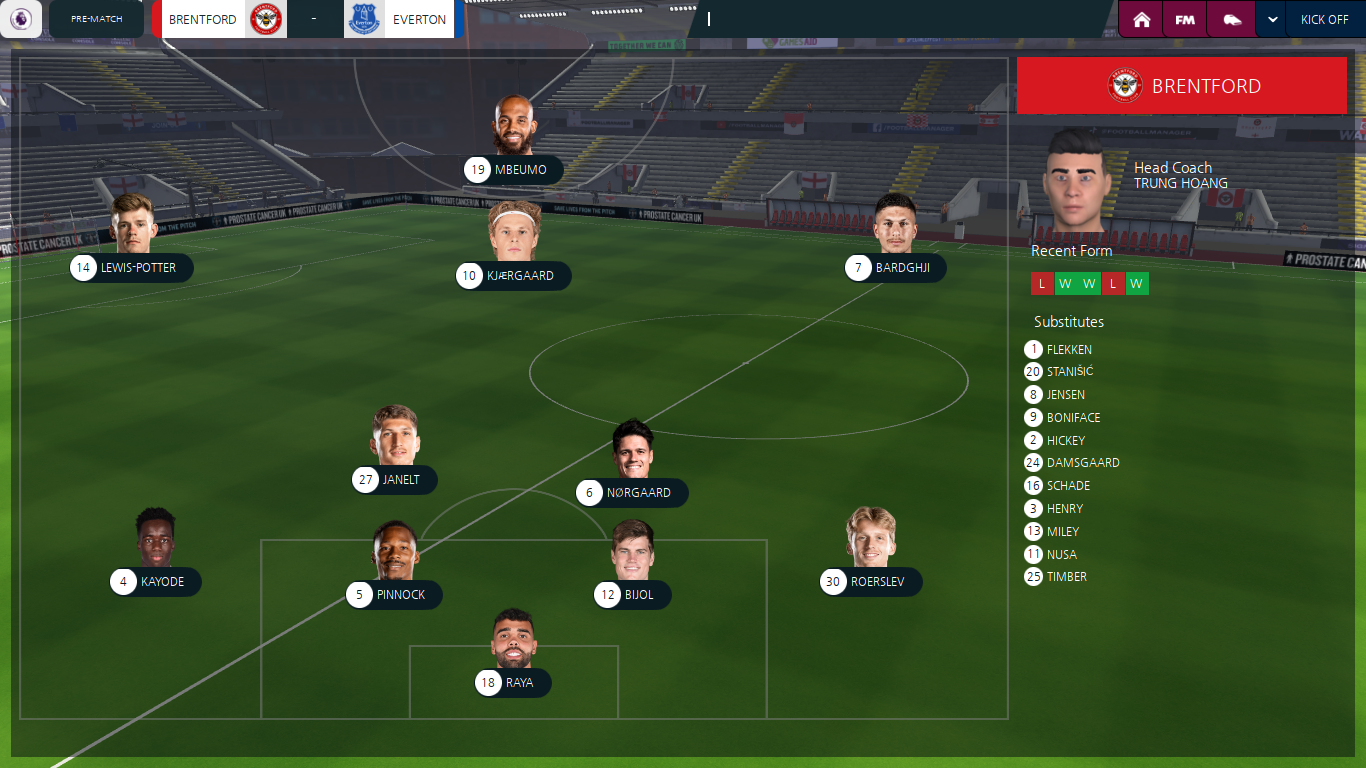The width and height of the screenshot is (1366, 768).
Task: Choose Roerslev, number 30, in the lineup
Action: click(x=871, y=582)
